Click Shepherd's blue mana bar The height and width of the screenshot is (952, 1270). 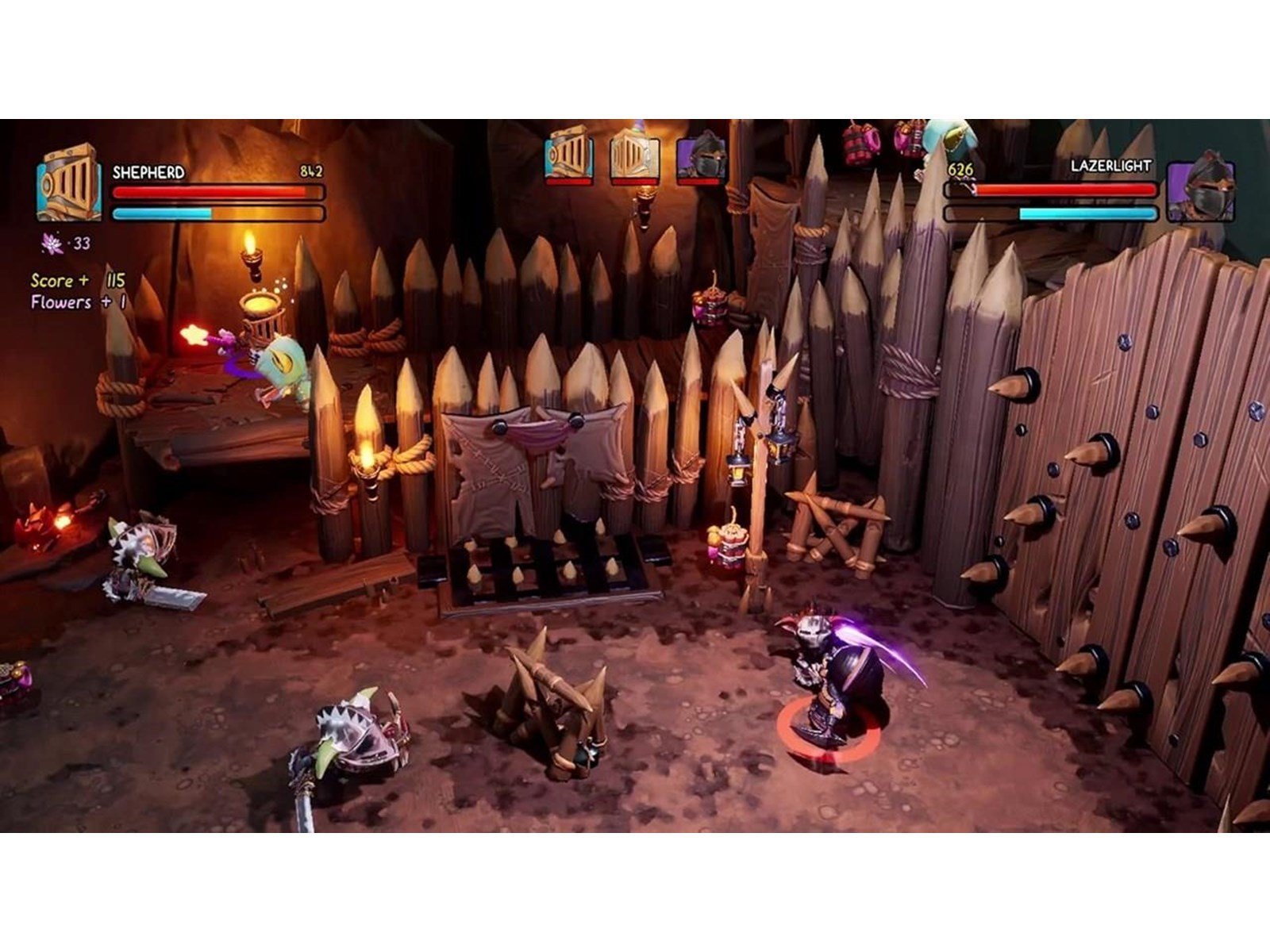[x=218, y=213]
